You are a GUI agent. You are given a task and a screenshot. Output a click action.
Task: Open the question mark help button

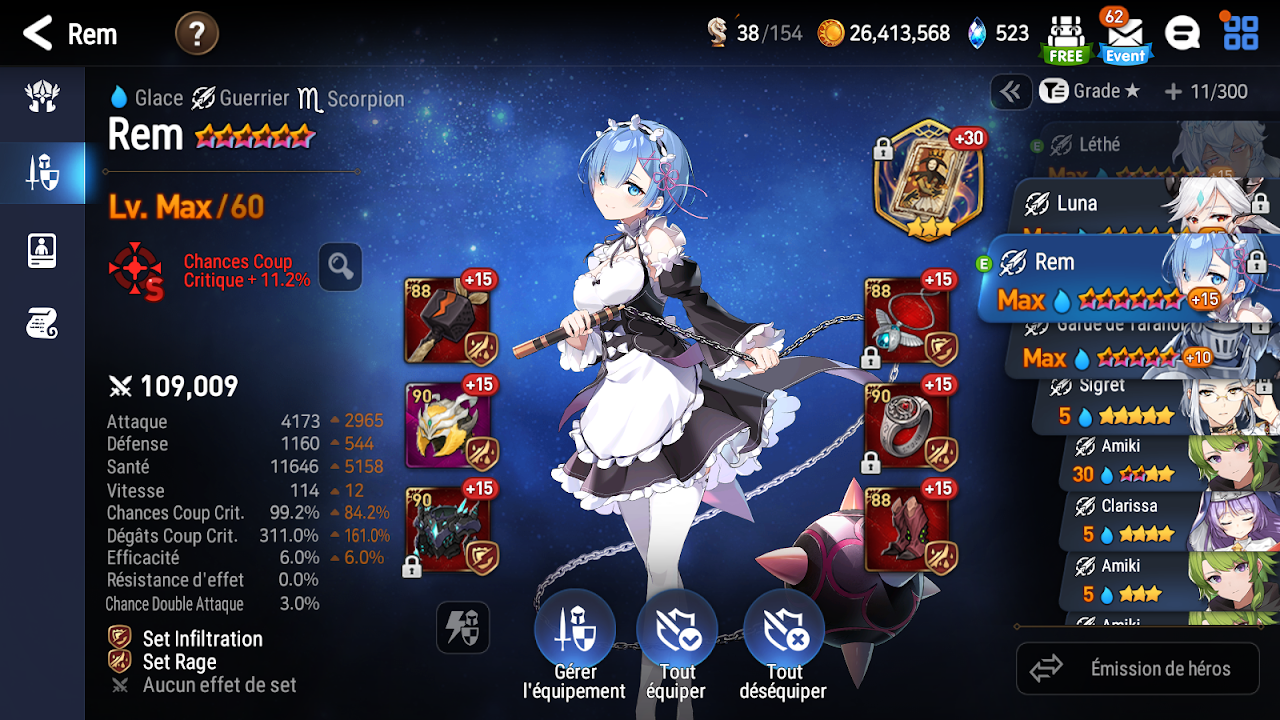pos(197,34)
